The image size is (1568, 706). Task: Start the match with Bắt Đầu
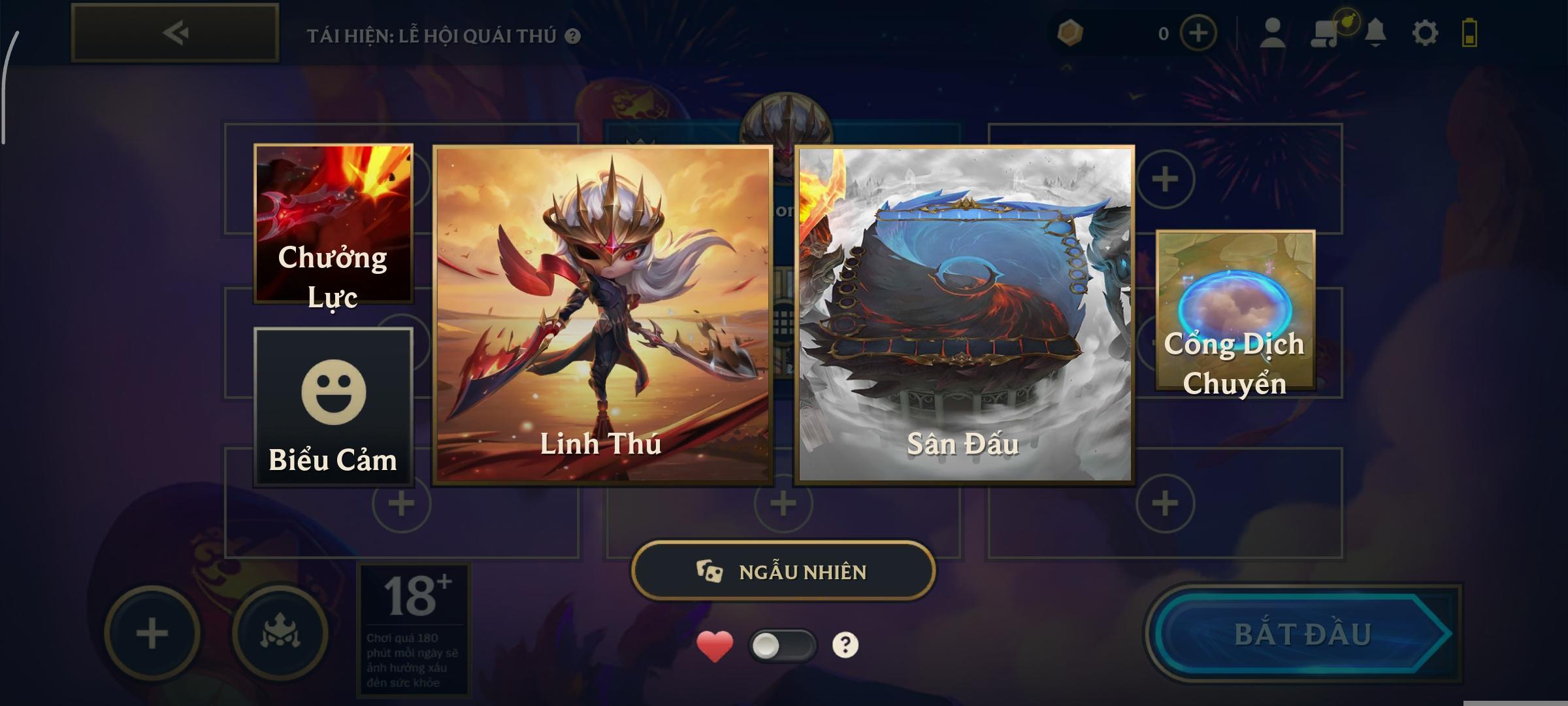pos(1302,633)
